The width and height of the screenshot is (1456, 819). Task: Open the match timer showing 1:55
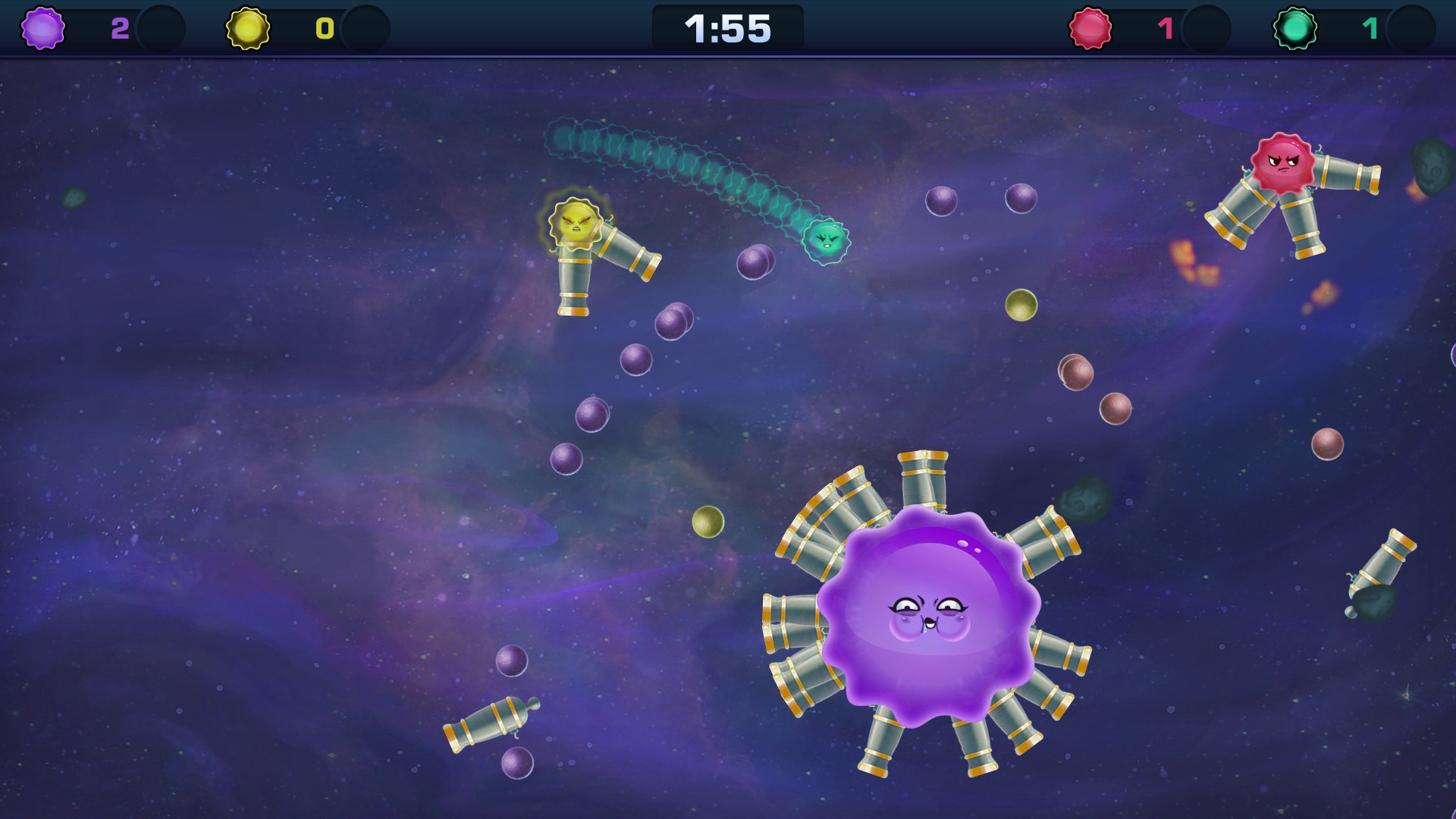click(726, 29)
